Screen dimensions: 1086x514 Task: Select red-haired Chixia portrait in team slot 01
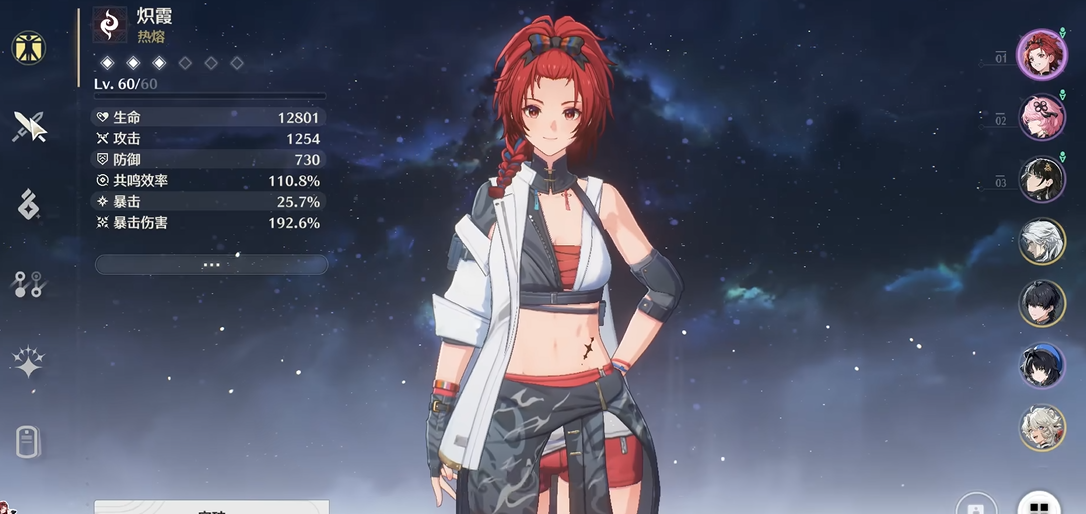(1042, 54)
